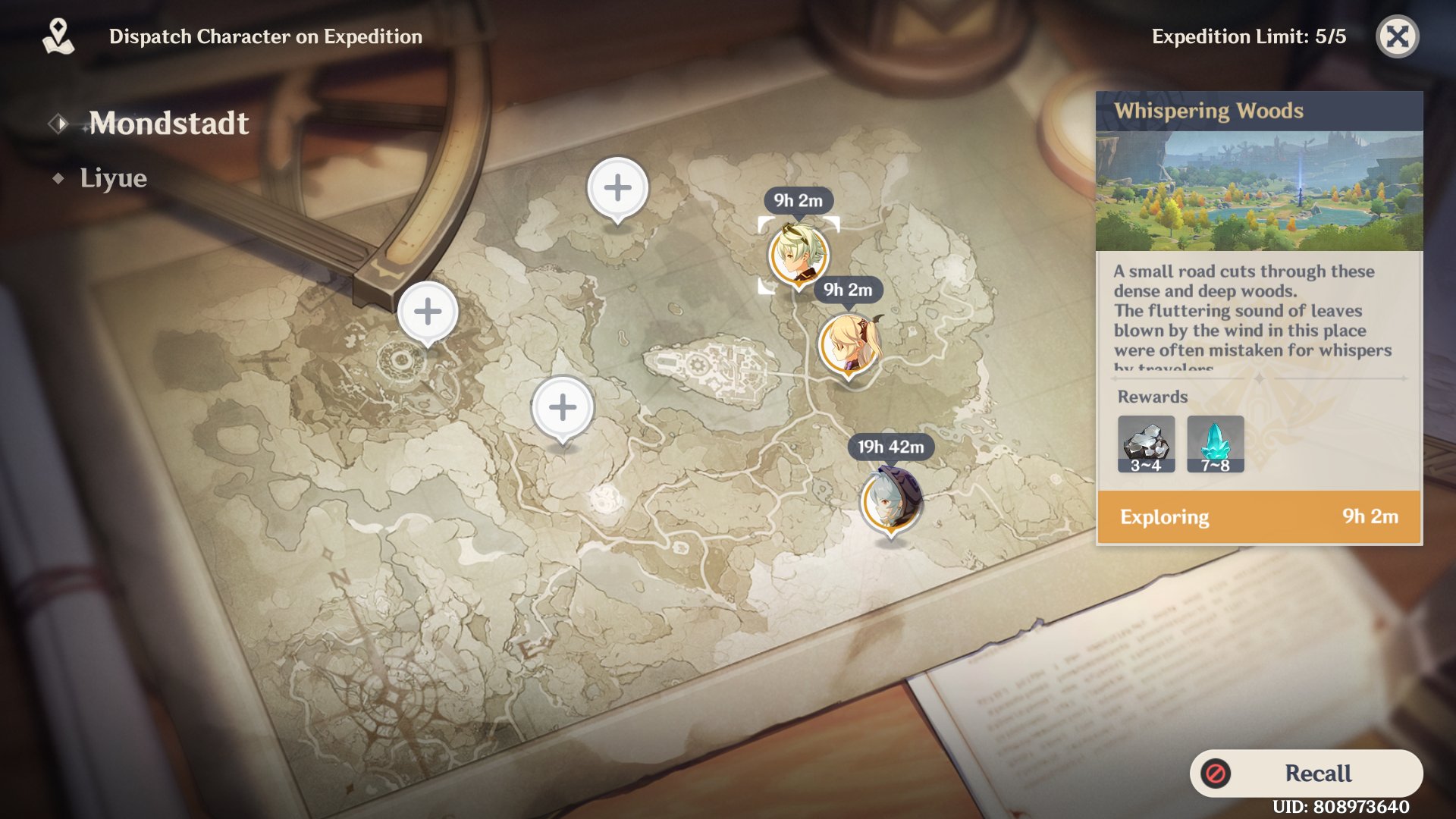View the Whispering Woods location image
The image size is (1456, 819).
coord(1259,191)
